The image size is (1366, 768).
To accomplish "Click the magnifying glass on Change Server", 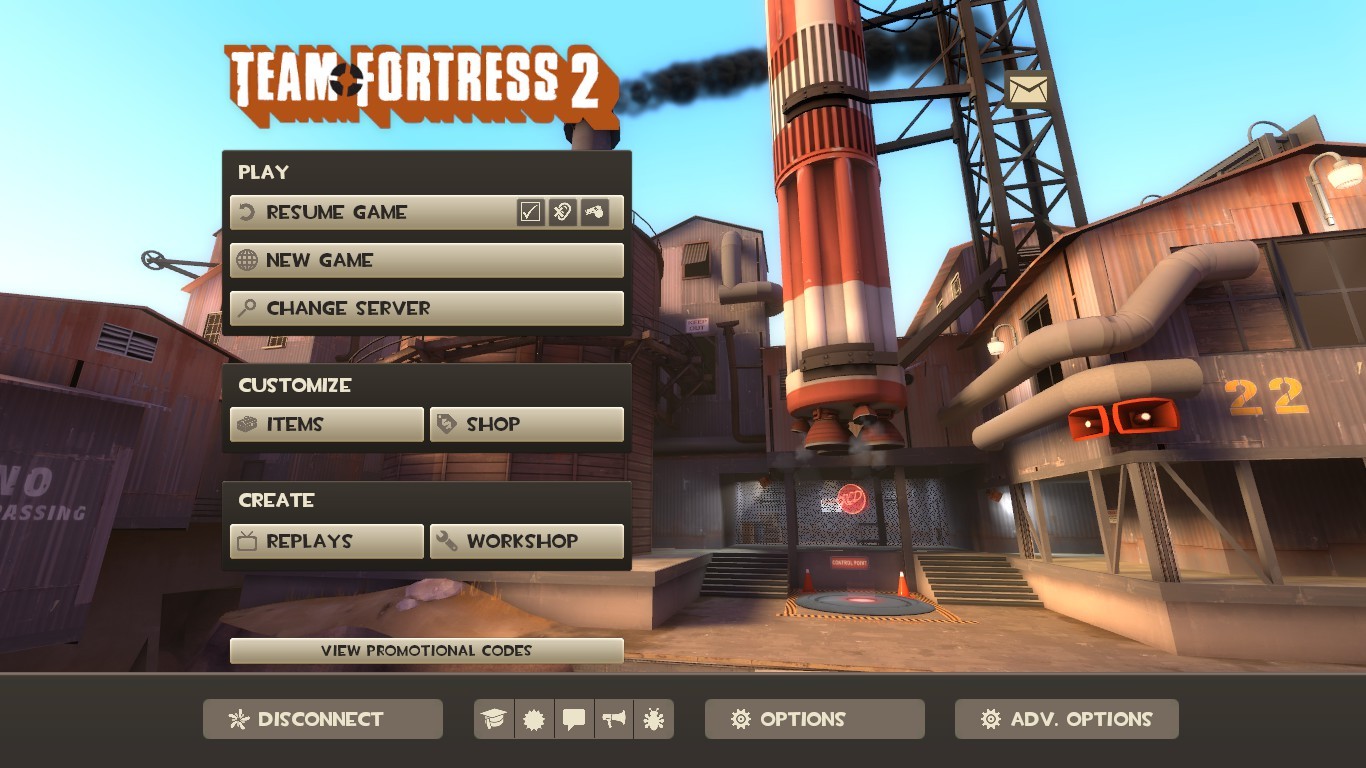I will pyautogui.click(x=247, y=308).
